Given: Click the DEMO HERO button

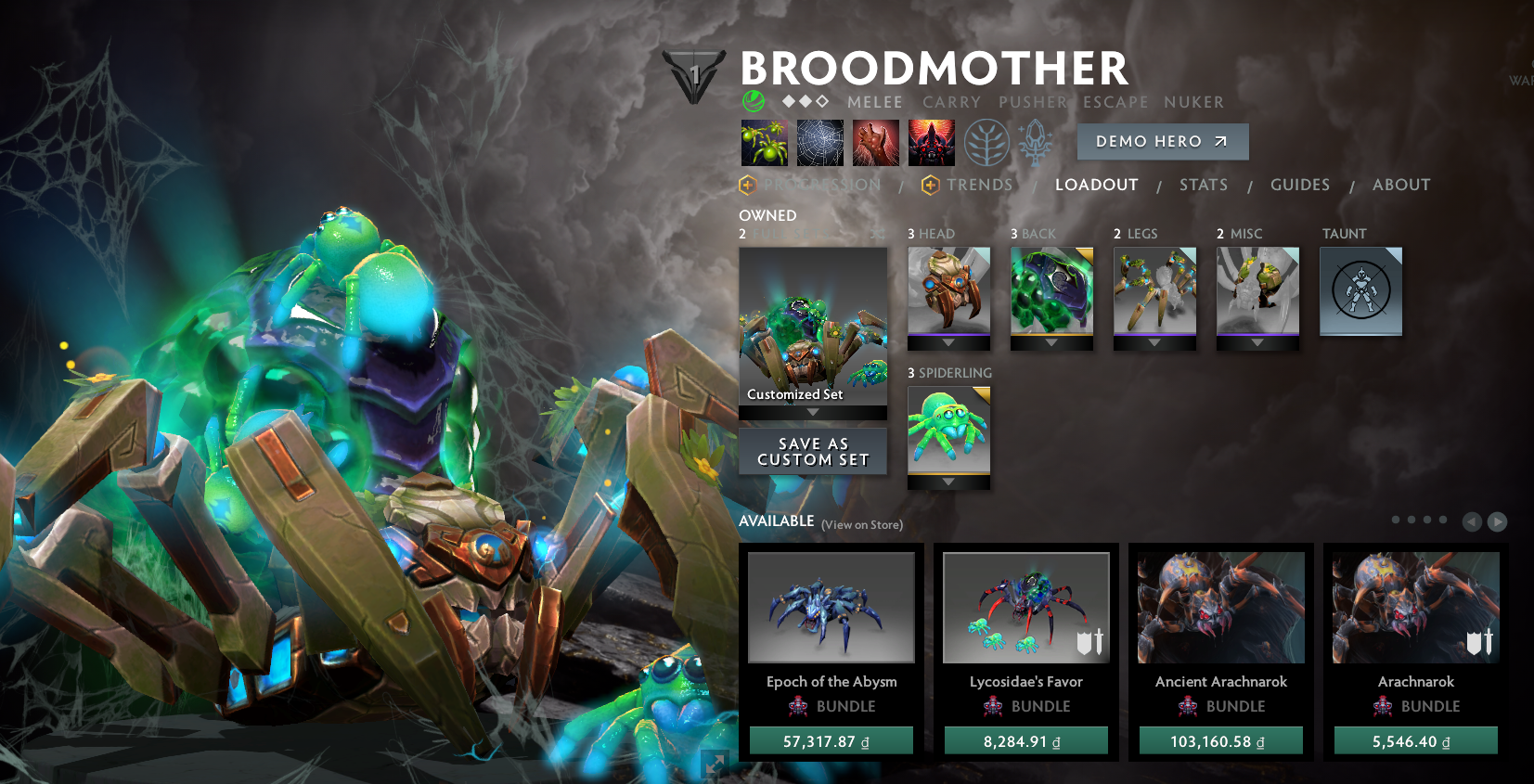Looking at the screenshot, I should coord(1162,141).
